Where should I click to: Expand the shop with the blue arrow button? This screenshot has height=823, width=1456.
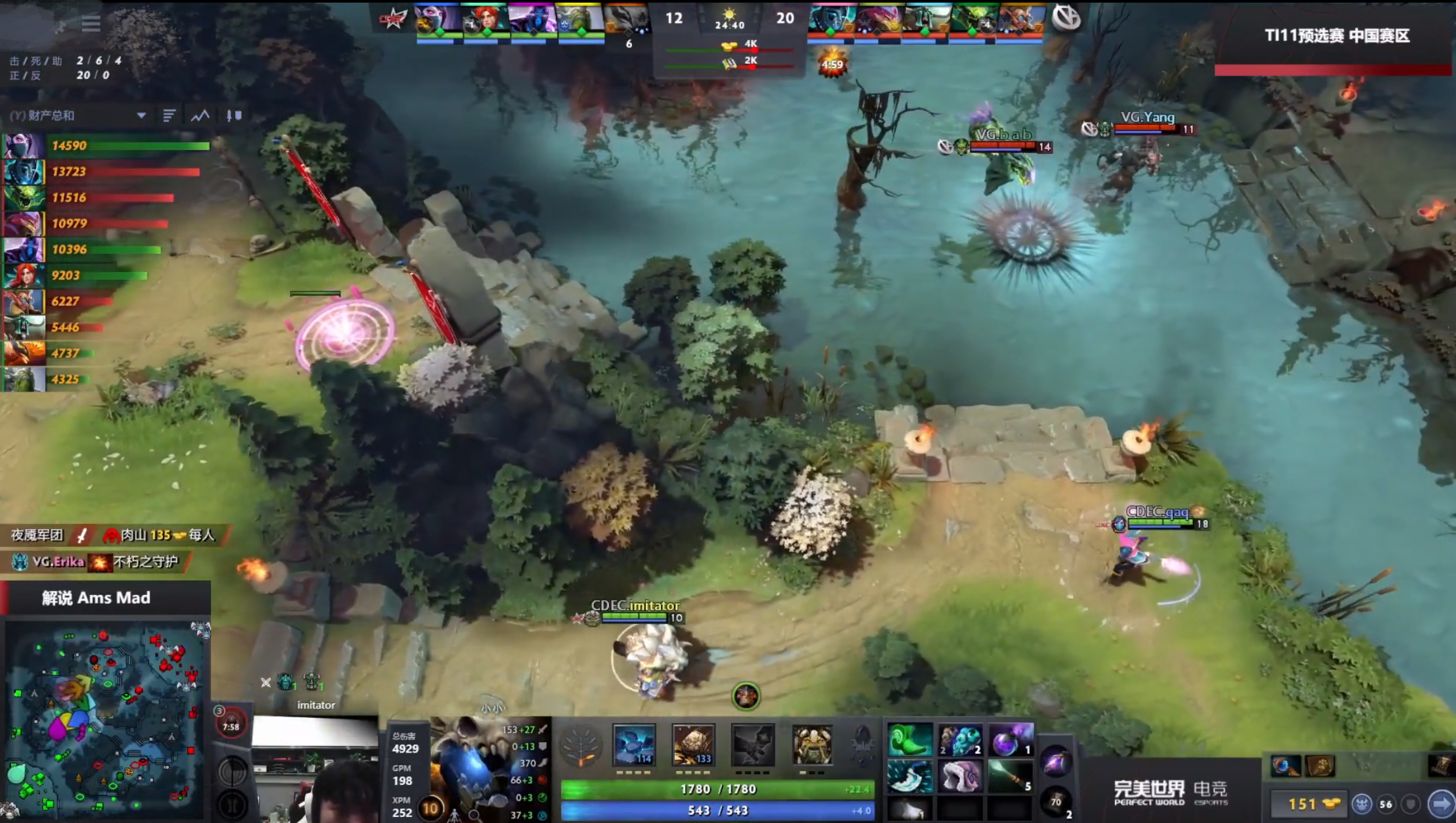pyautogui.click(x=1444, y=803)
